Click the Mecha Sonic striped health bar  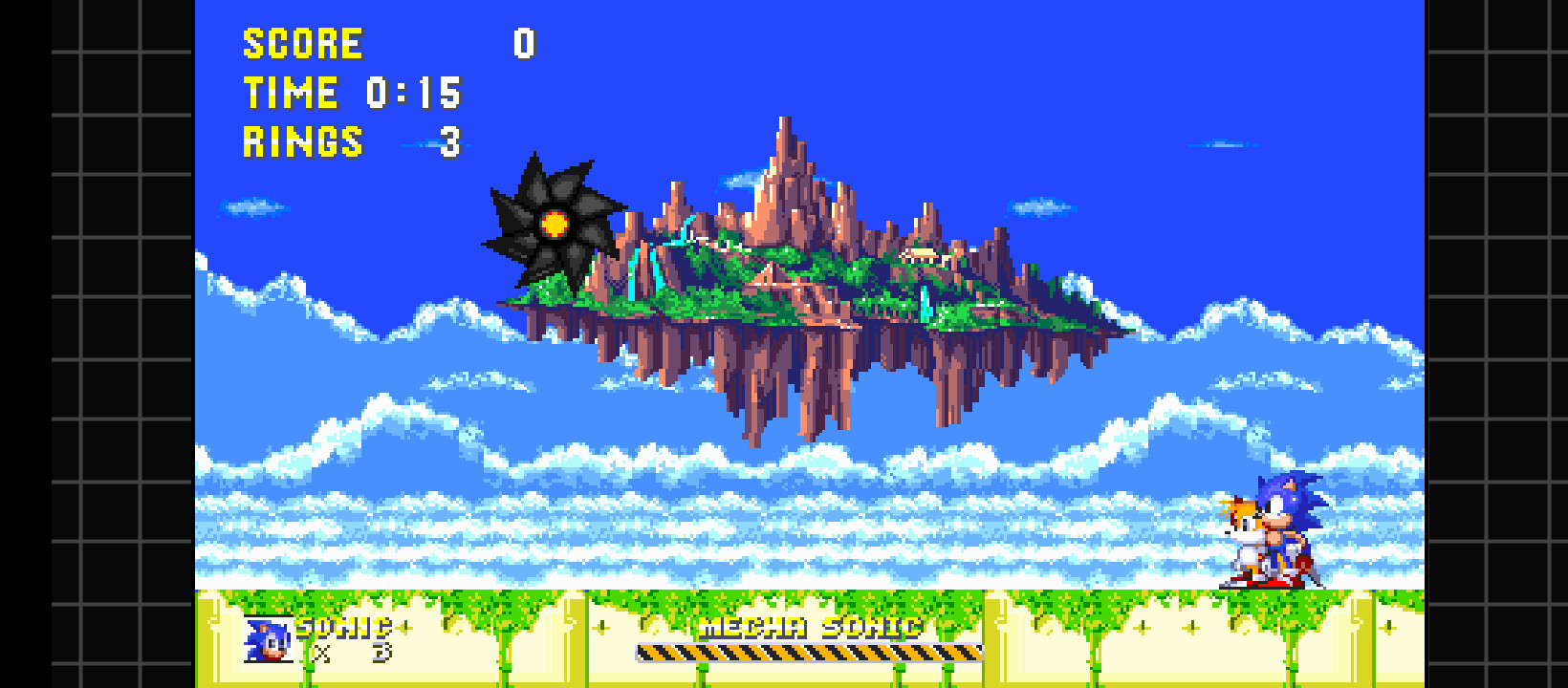click(809, 654)
